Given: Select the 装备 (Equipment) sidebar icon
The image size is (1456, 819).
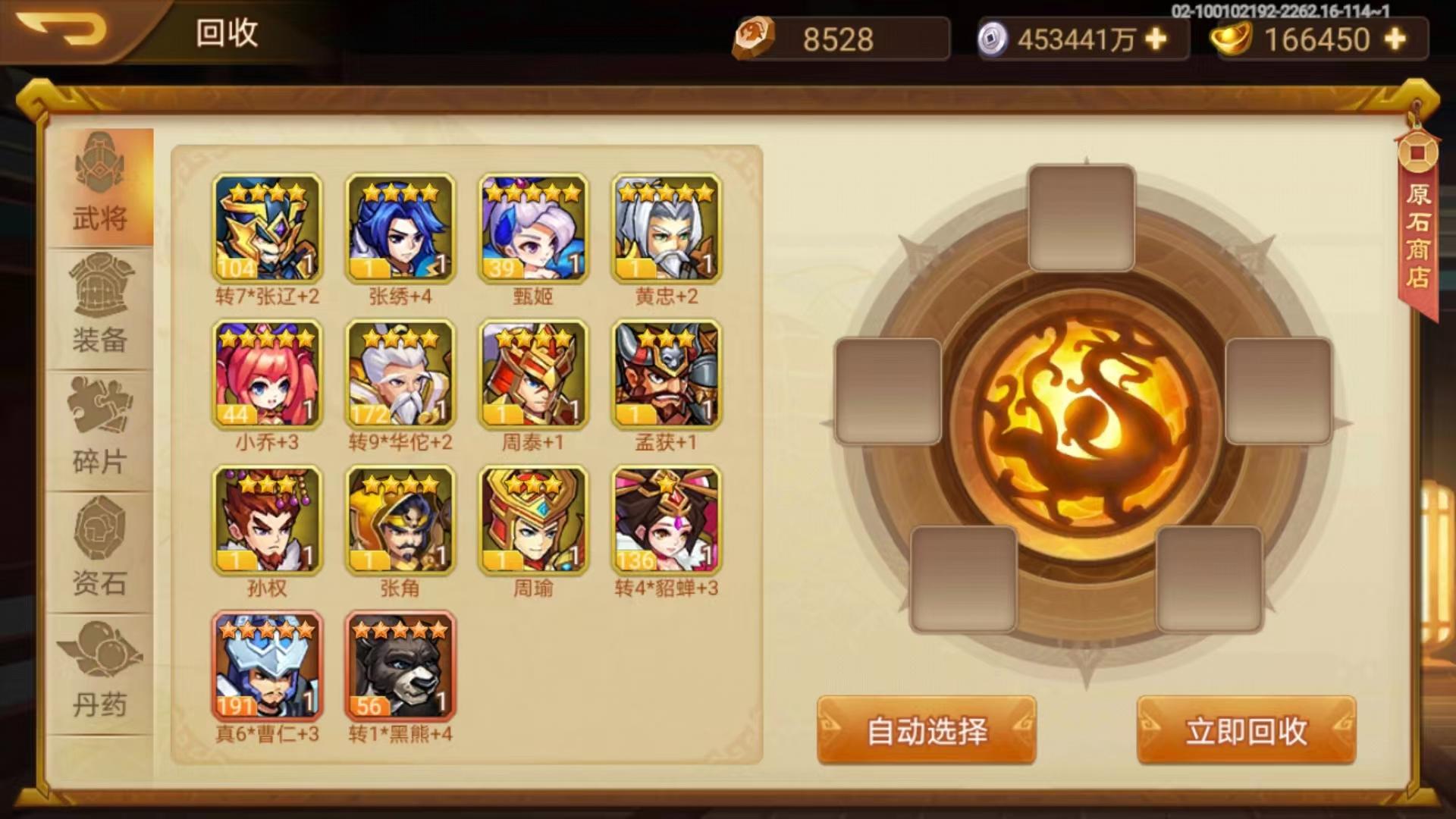Looking at the screenshot, I should 102,318.
